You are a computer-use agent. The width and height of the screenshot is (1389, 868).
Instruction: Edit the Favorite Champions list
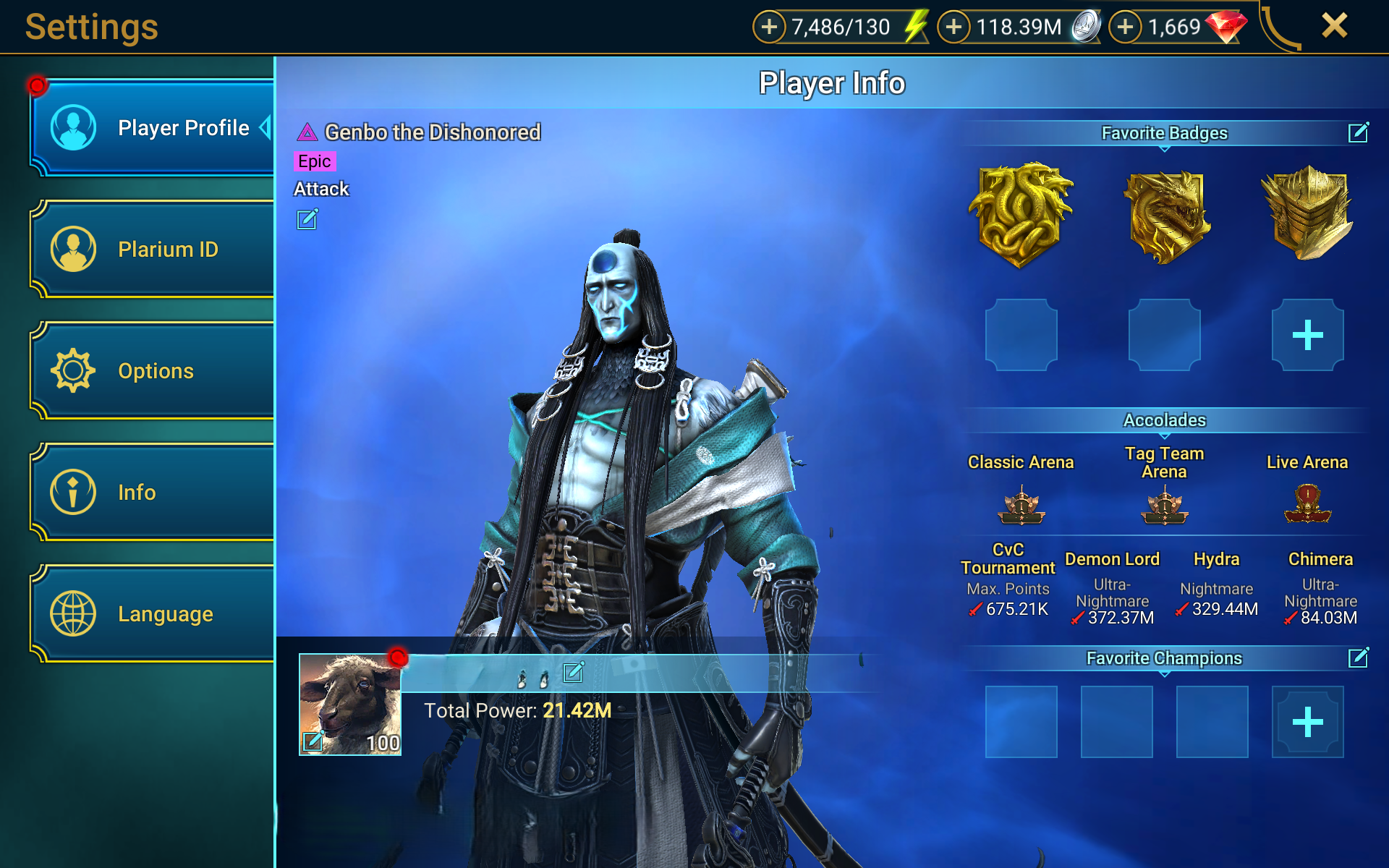pyautogui.click(x=1358, y=658)
